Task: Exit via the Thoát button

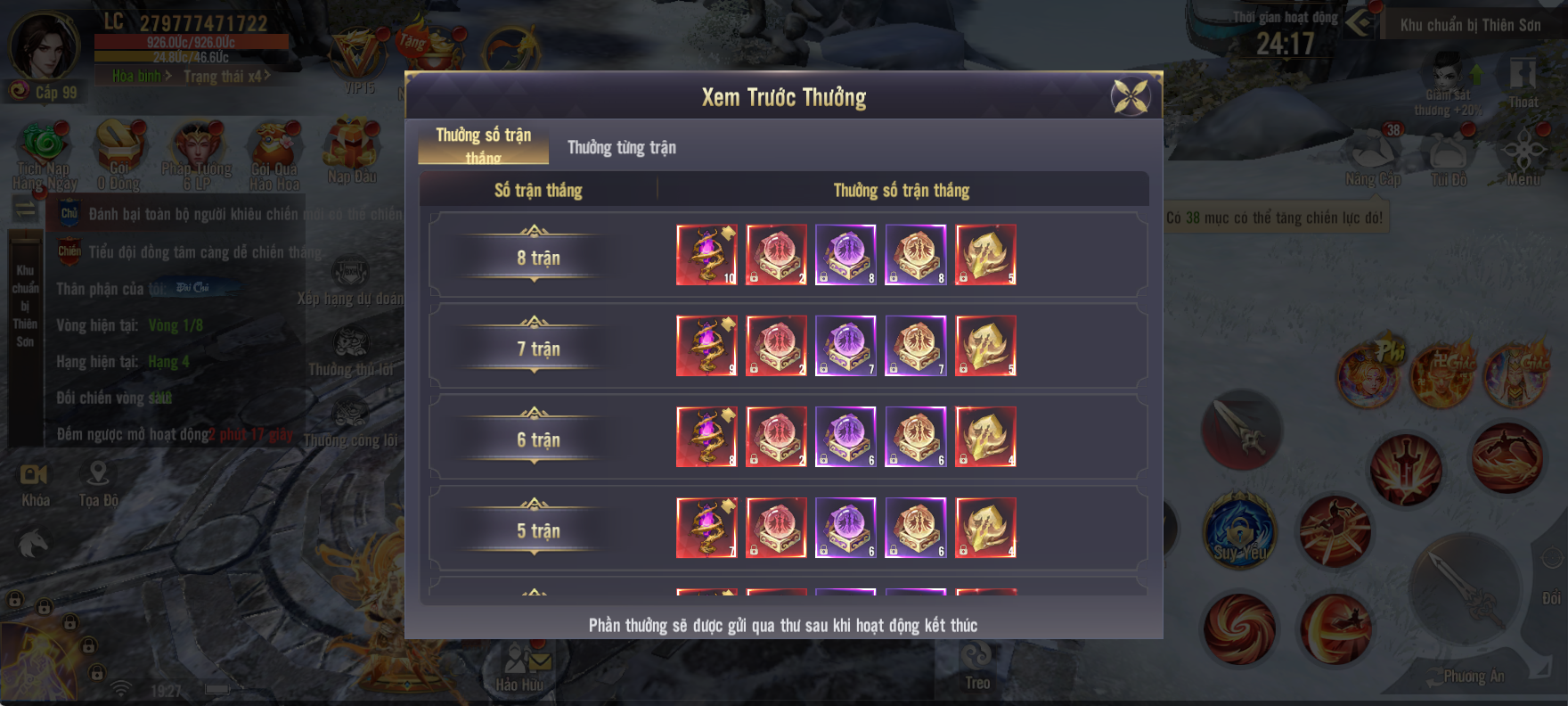Action: pos(1523,82)
